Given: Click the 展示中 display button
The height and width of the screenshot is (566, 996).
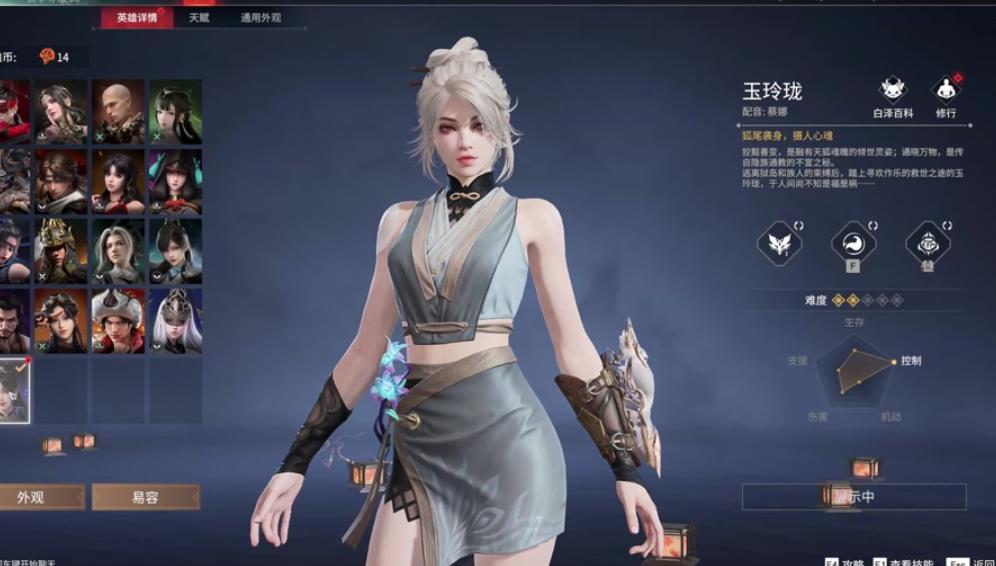Looking at the screenshot, I should coord(854,496).
